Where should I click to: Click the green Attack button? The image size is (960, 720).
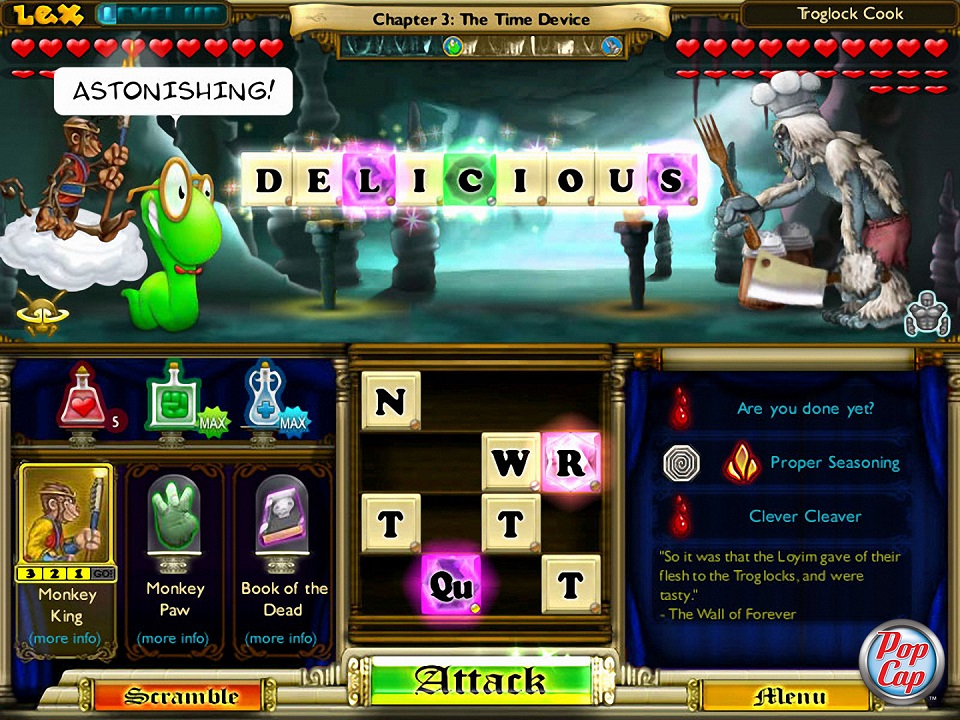(x=479, y=683)
